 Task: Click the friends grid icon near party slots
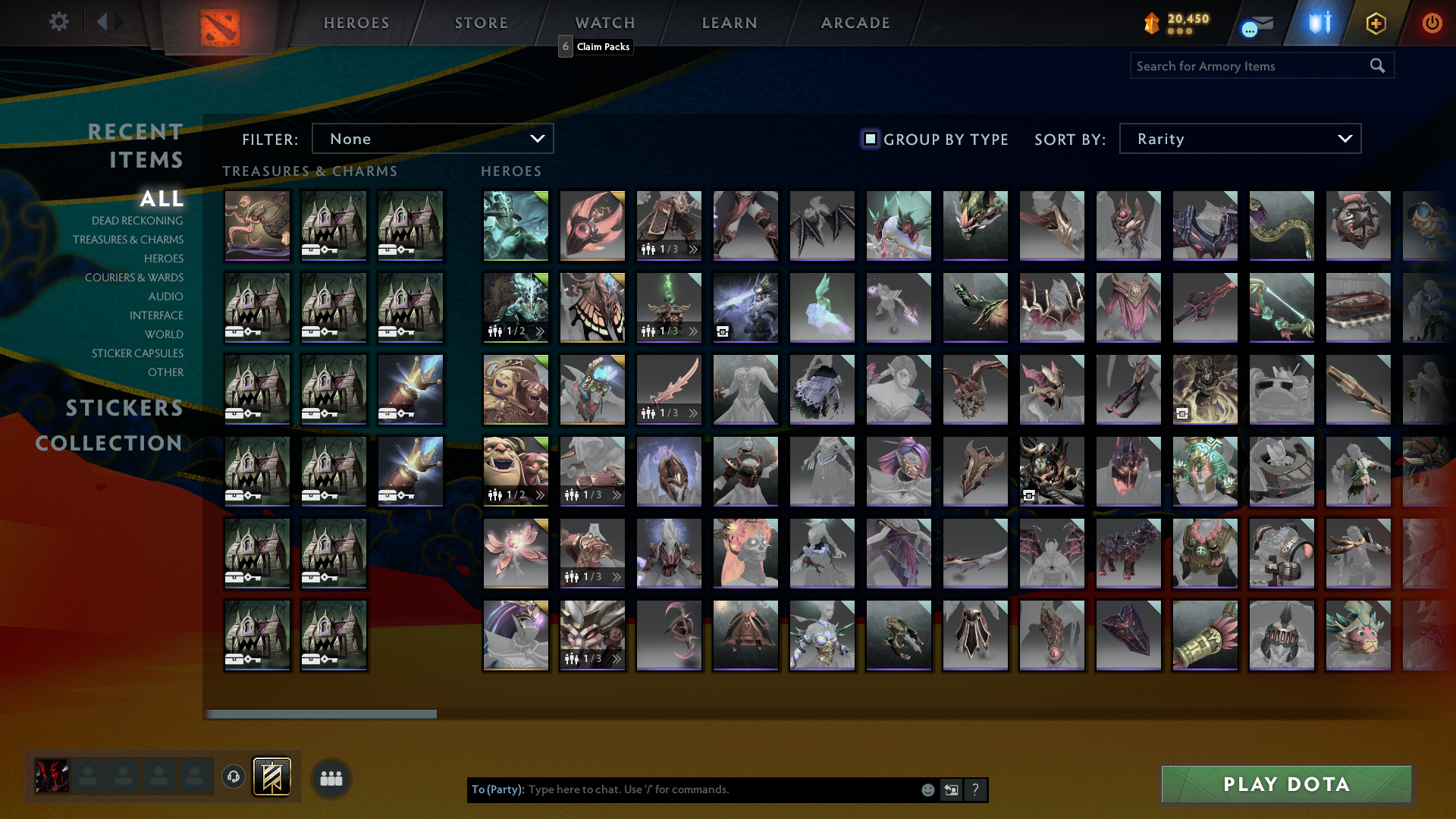tap(331, 777)
